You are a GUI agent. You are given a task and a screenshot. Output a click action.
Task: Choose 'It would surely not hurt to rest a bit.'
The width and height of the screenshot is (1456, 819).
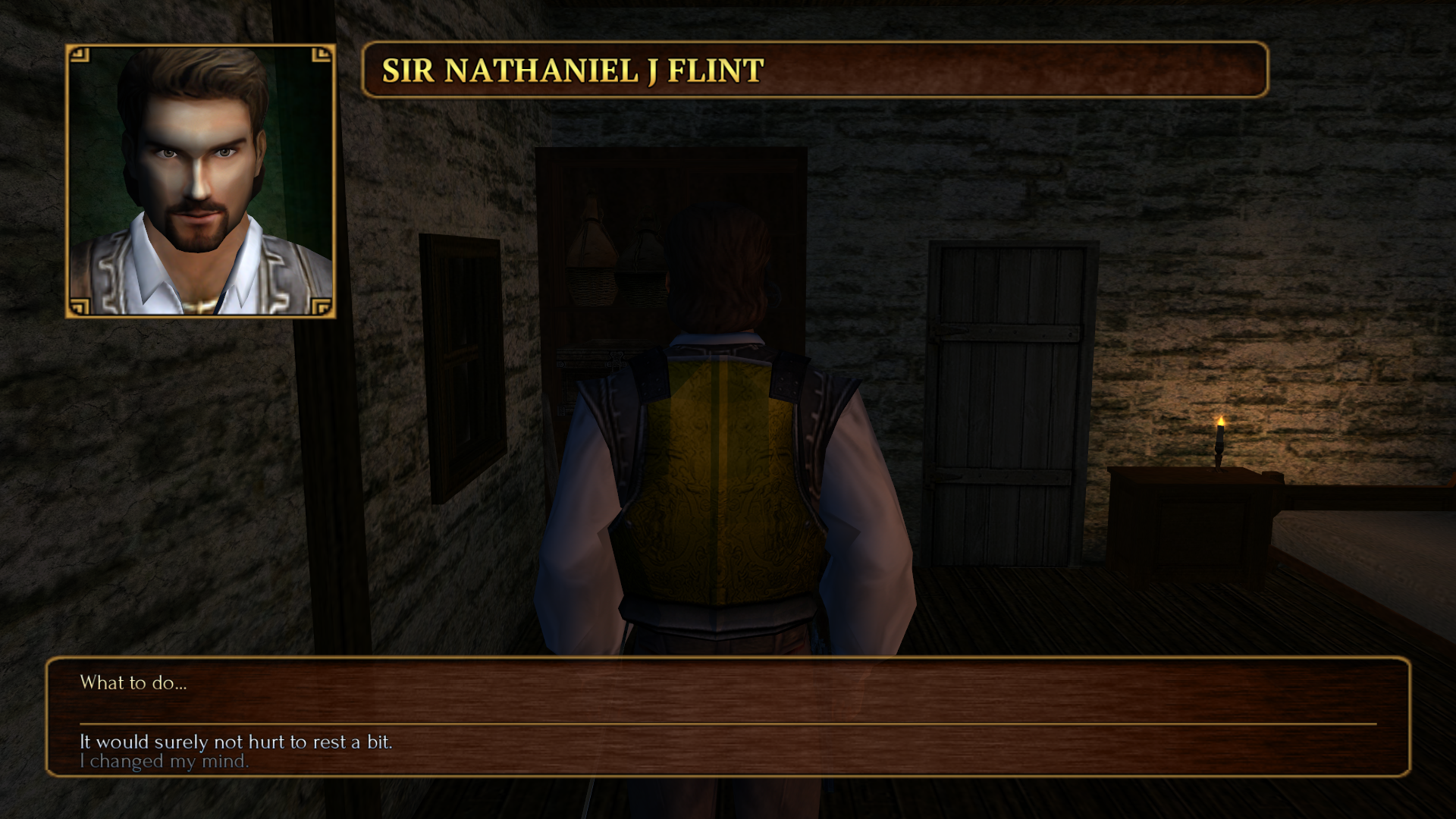(236, 742)
